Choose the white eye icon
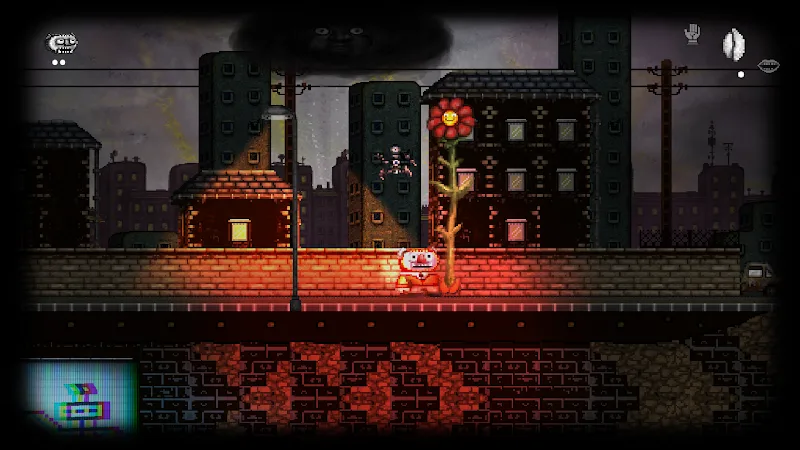This screenshot has width=800, height=450. click(733, 45)
